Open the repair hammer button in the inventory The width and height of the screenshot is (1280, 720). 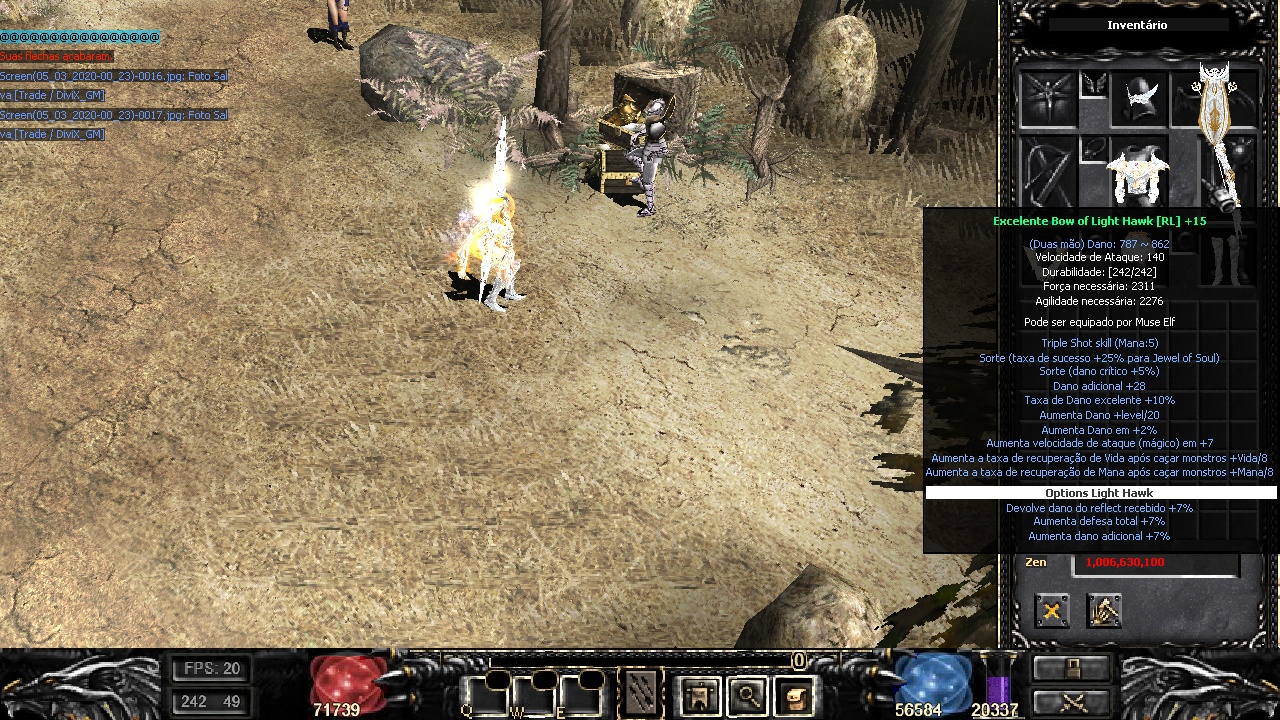point(1104,610)
